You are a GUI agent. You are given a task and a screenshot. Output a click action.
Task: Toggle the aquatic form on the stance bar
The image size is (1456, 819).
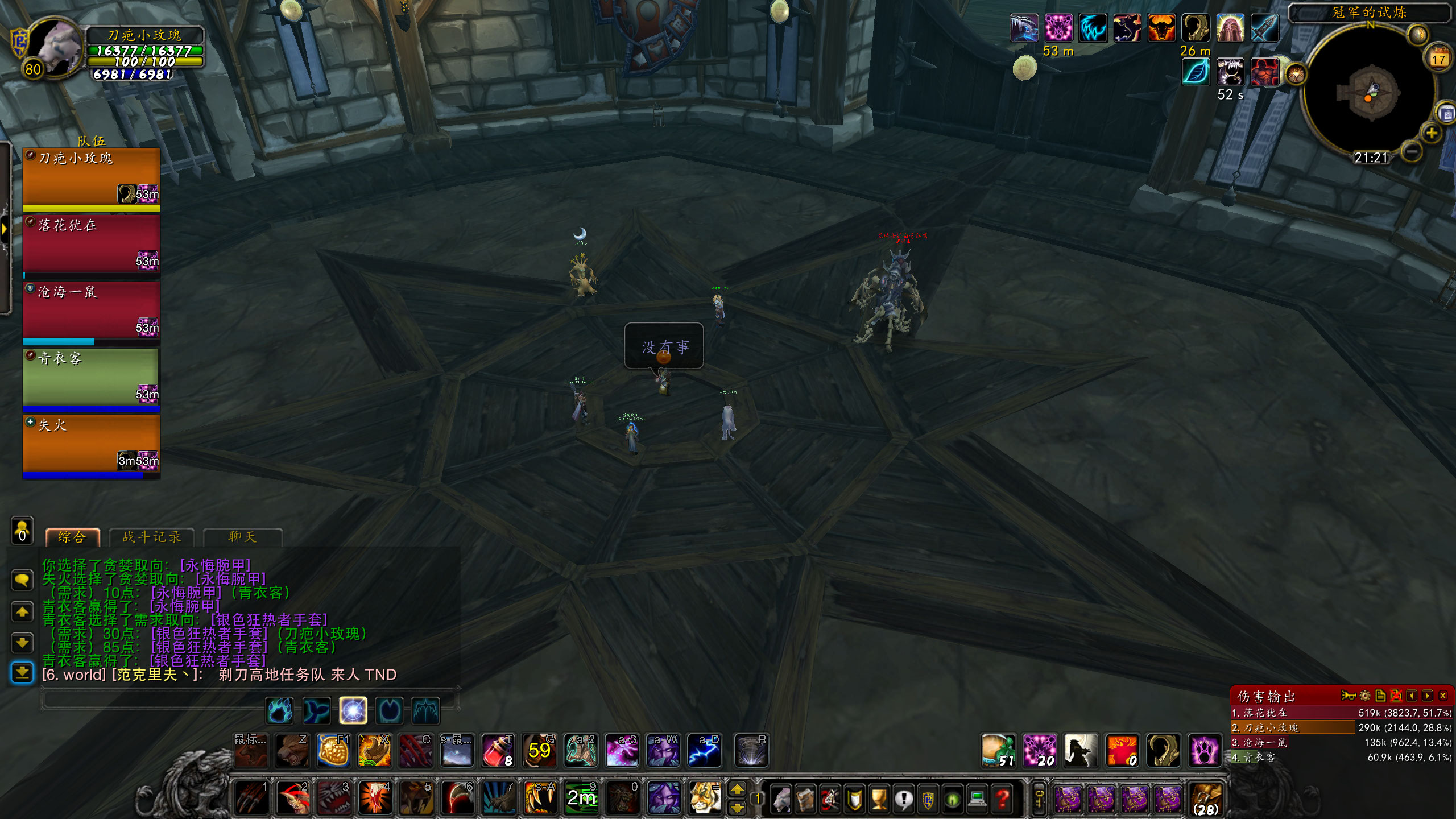[316, 710]
